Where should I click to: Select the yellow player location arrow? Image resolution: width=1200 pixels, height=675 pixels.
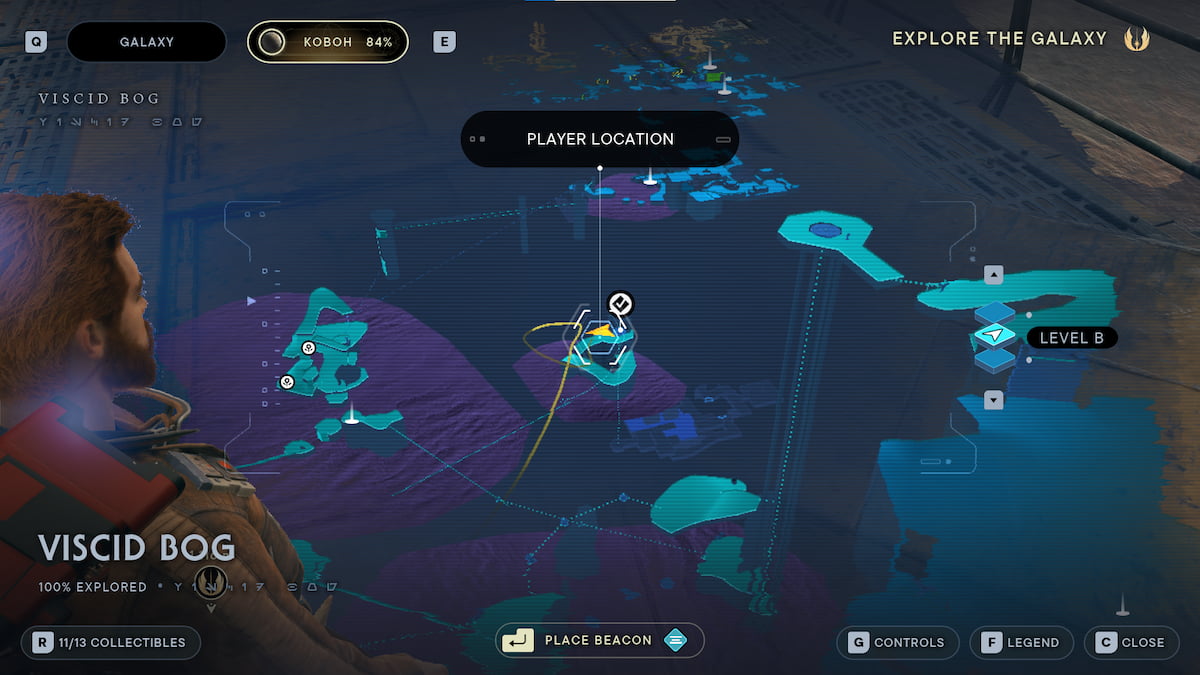click(600, 333)
